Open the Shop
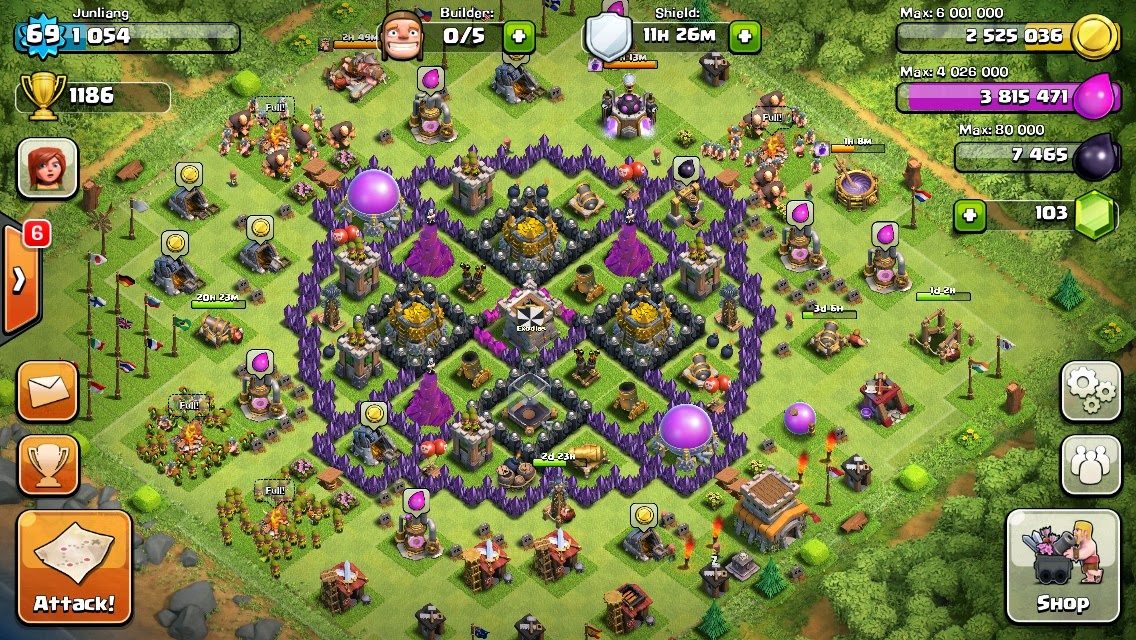Image resolution: width=1136 pixels, height=640 pixels. [x=1062, y=566]
